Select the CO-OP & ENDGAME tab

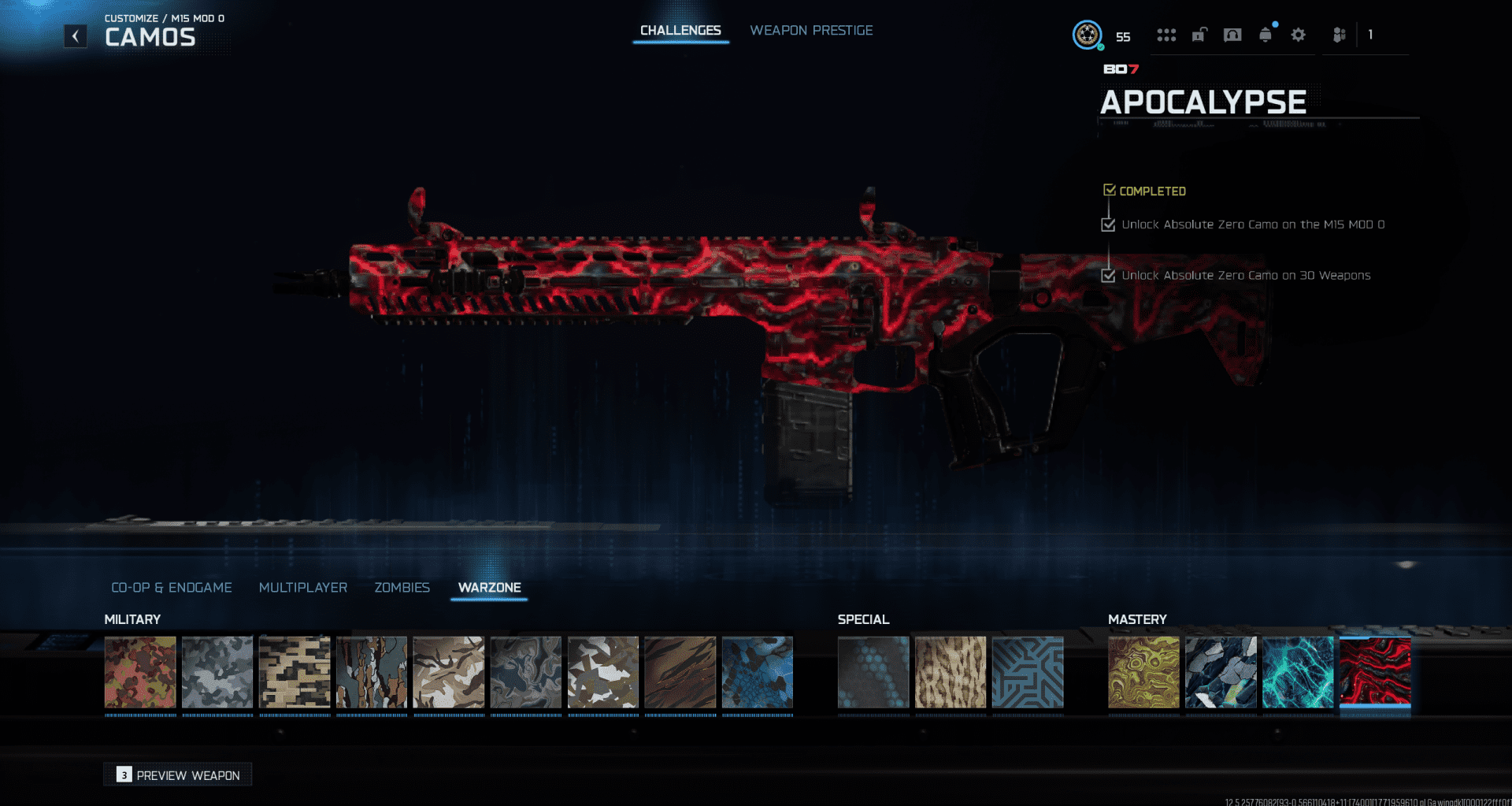pyautogui.click(x=172, y=587)
